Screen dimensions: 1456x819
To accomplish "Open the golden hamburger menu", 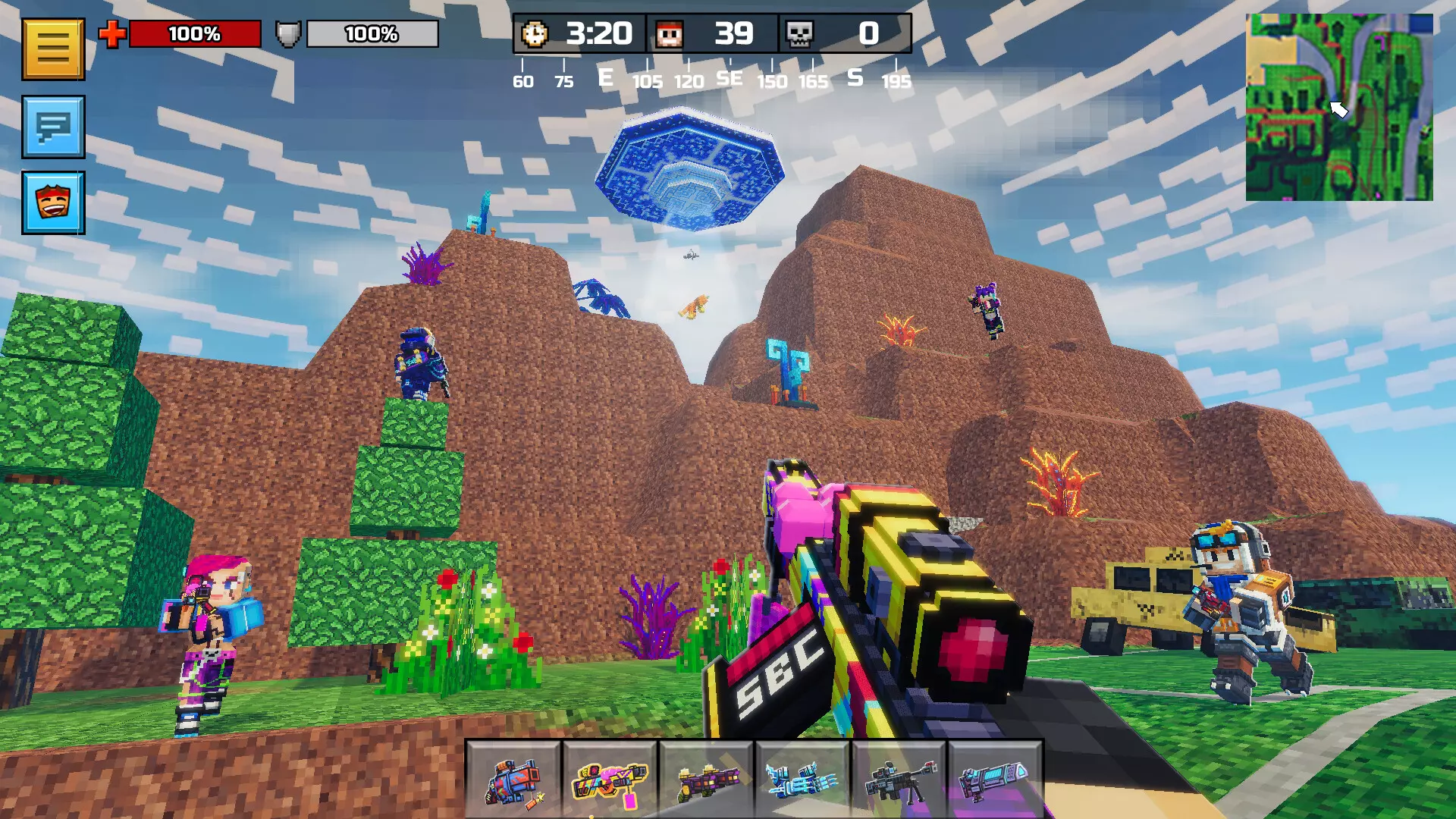I will (x=52, y=49).
